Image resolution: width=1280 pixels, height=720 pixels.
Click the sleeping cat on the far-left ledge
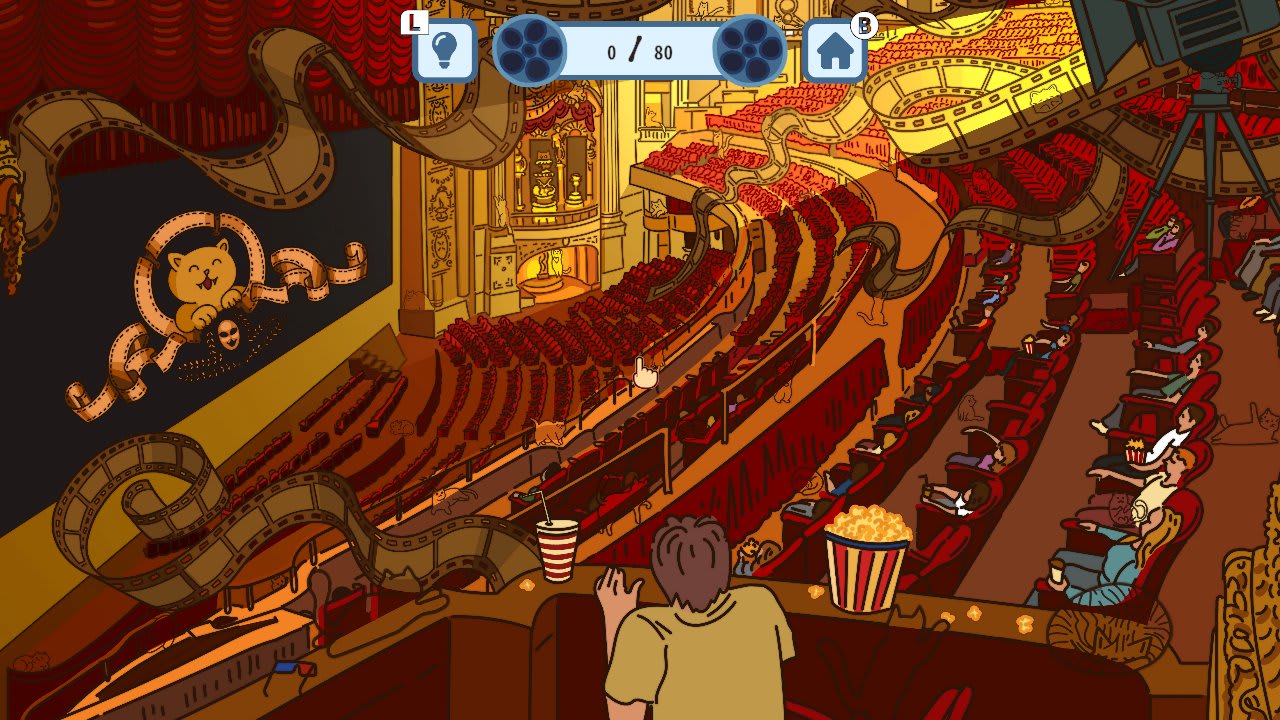coord(33,662)
